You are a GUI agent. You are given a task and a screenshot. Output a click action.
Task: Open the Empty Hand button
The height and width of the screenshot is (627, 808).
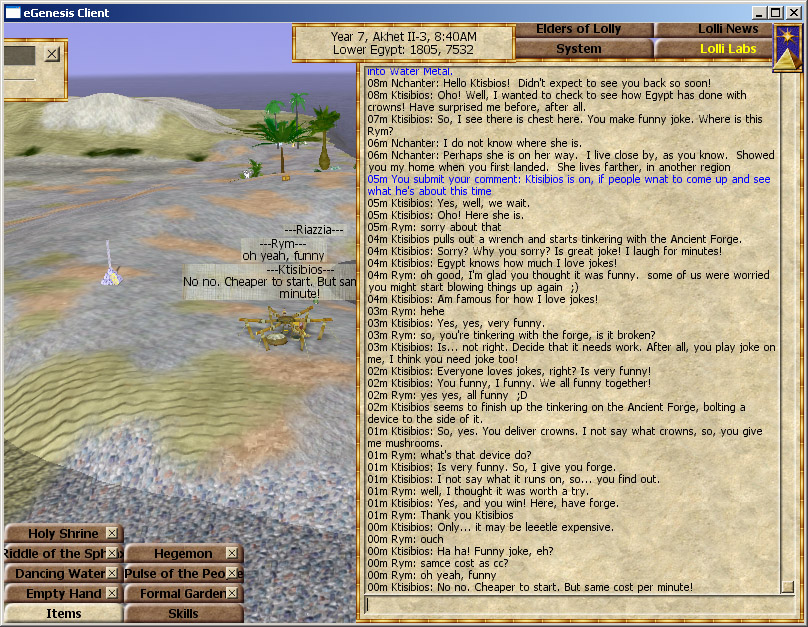[x=56, y=593]
